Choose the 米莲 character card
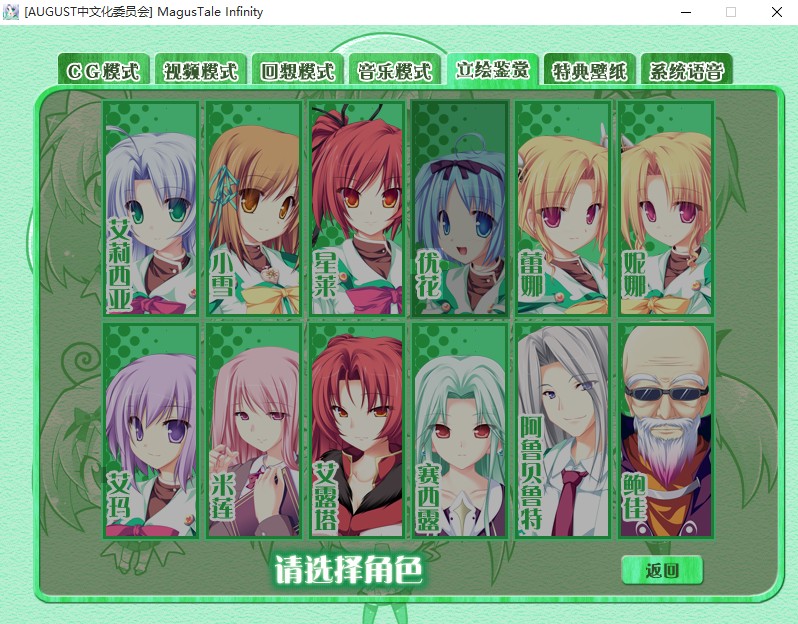798x624 pixels. tap(254, 430)
